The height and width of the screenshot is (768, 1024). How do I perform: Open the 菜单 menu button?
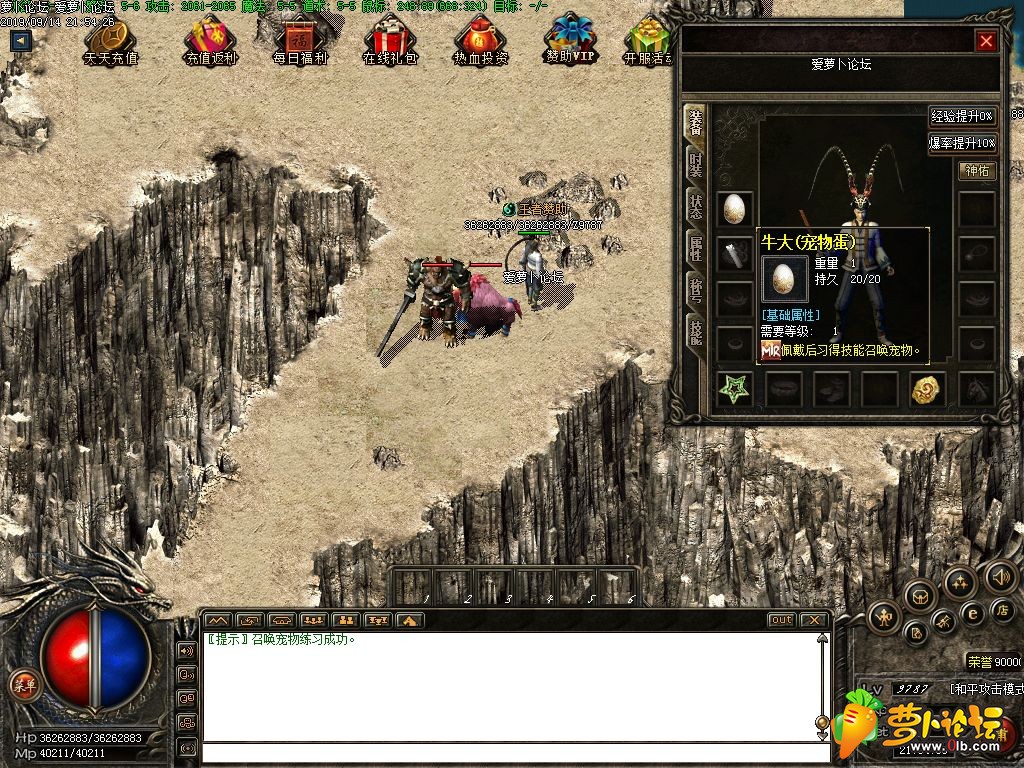[x=23, y=685]
